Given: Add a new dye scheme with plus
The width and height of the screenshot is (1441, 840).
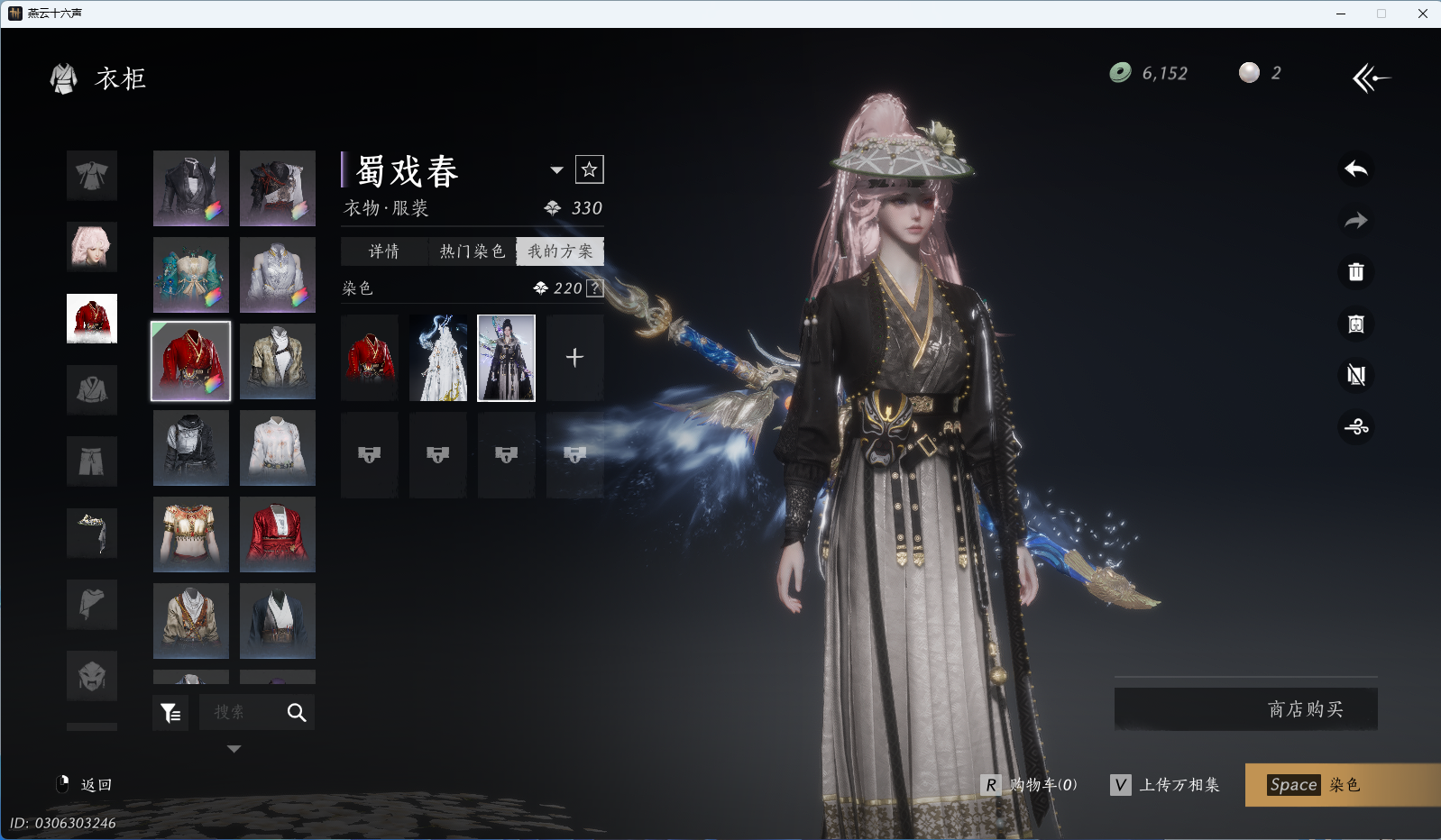Looking at the screenshot, I should [574, 358].
